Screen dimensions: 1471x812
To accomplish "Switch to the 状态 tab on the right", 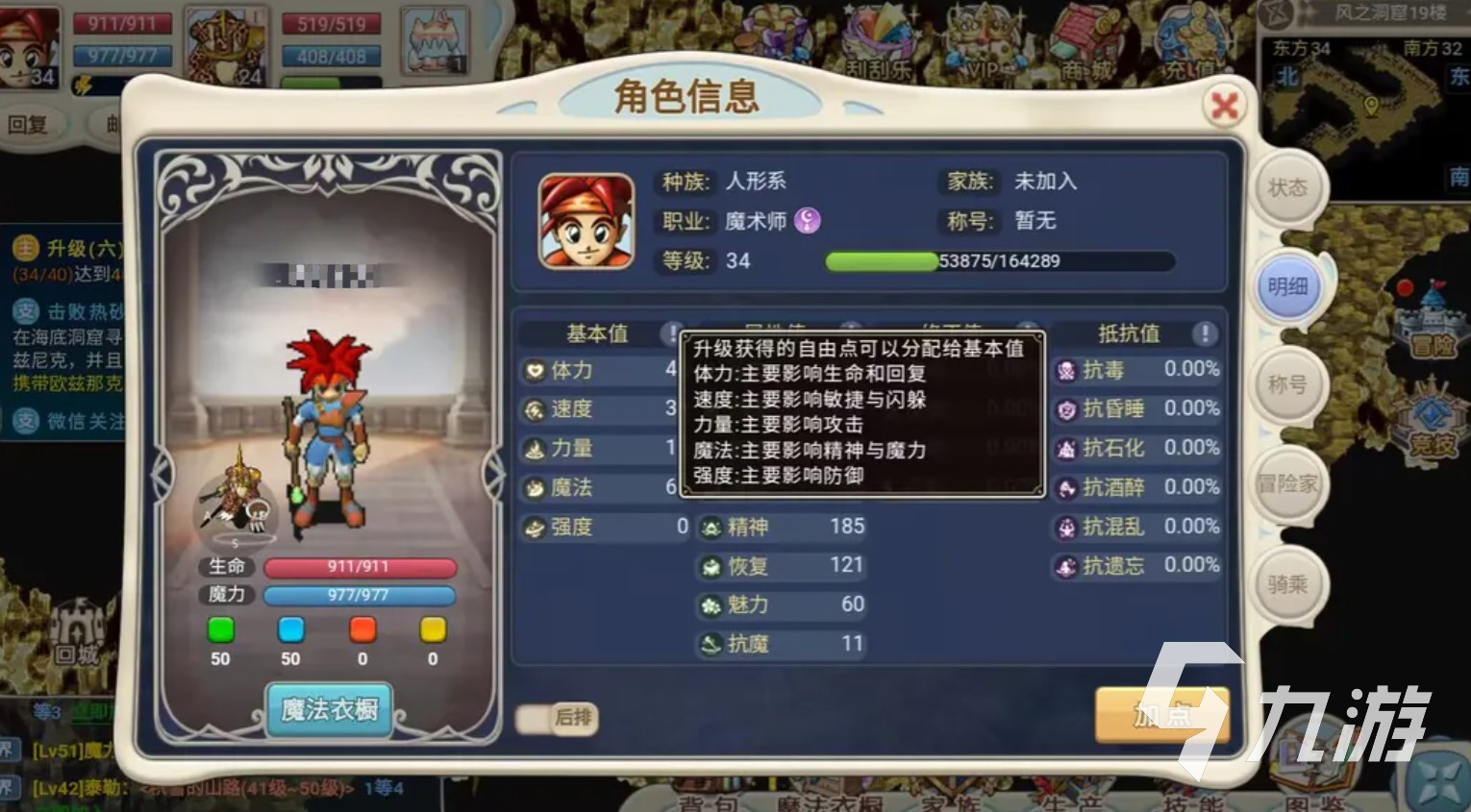I will click(x=1288, y=188).
